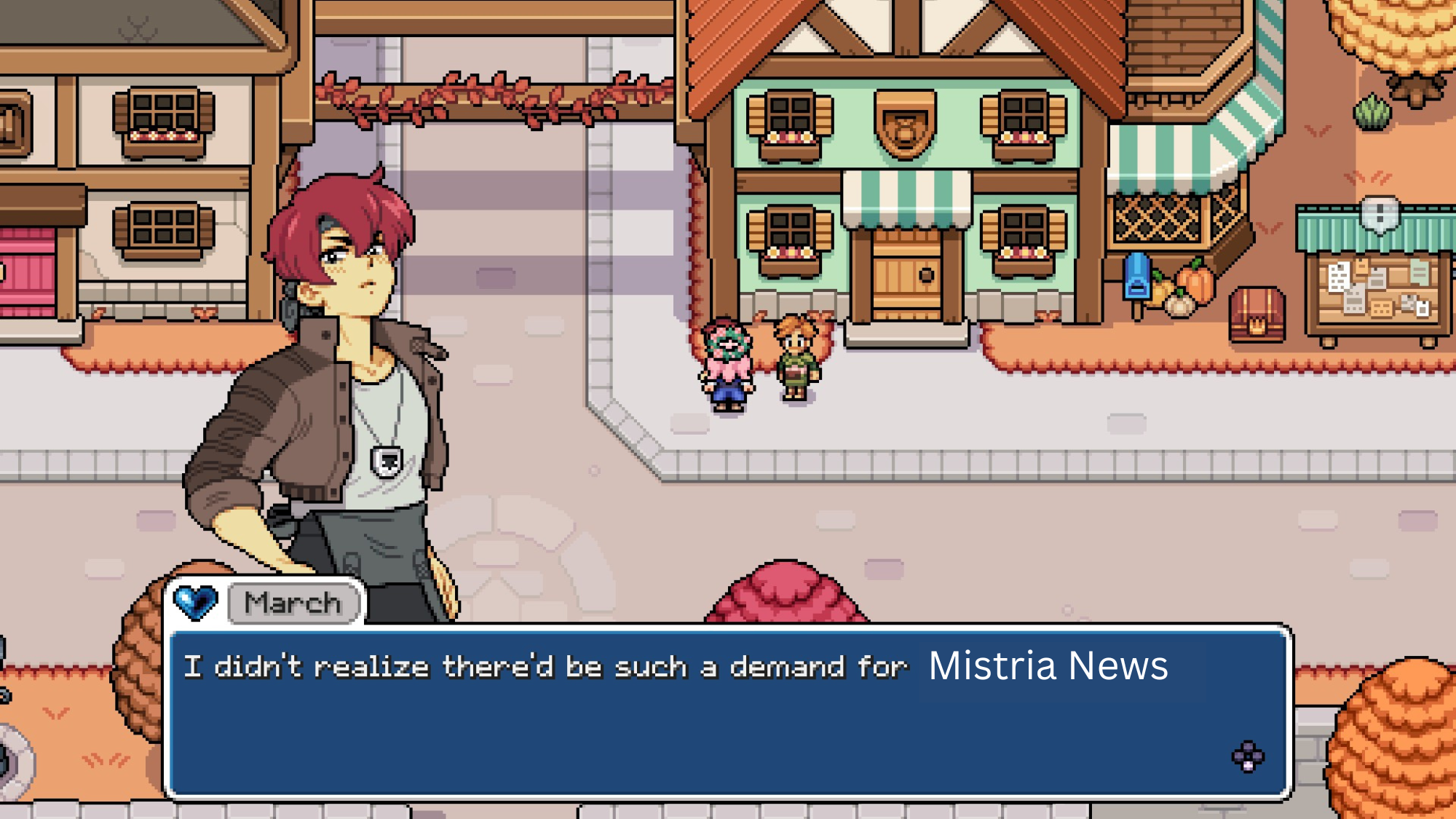The width and height of the screenshot is (1456, 819).
Task: Click the March nameplate
Action: click(x=293, y=602)
